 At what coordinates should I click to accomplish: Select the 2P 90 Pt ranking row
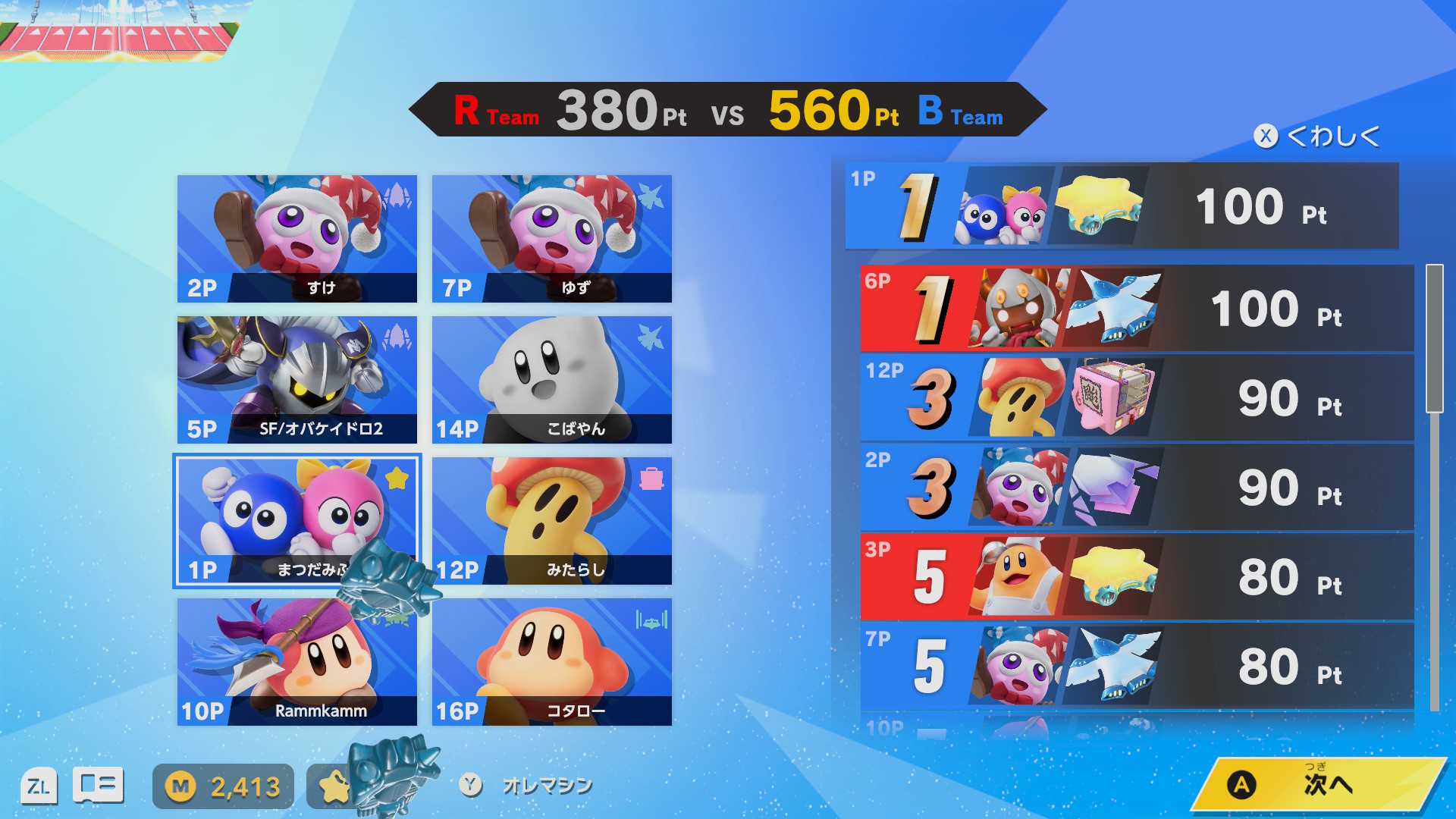pyautogui.click(x=1137, y=488)
